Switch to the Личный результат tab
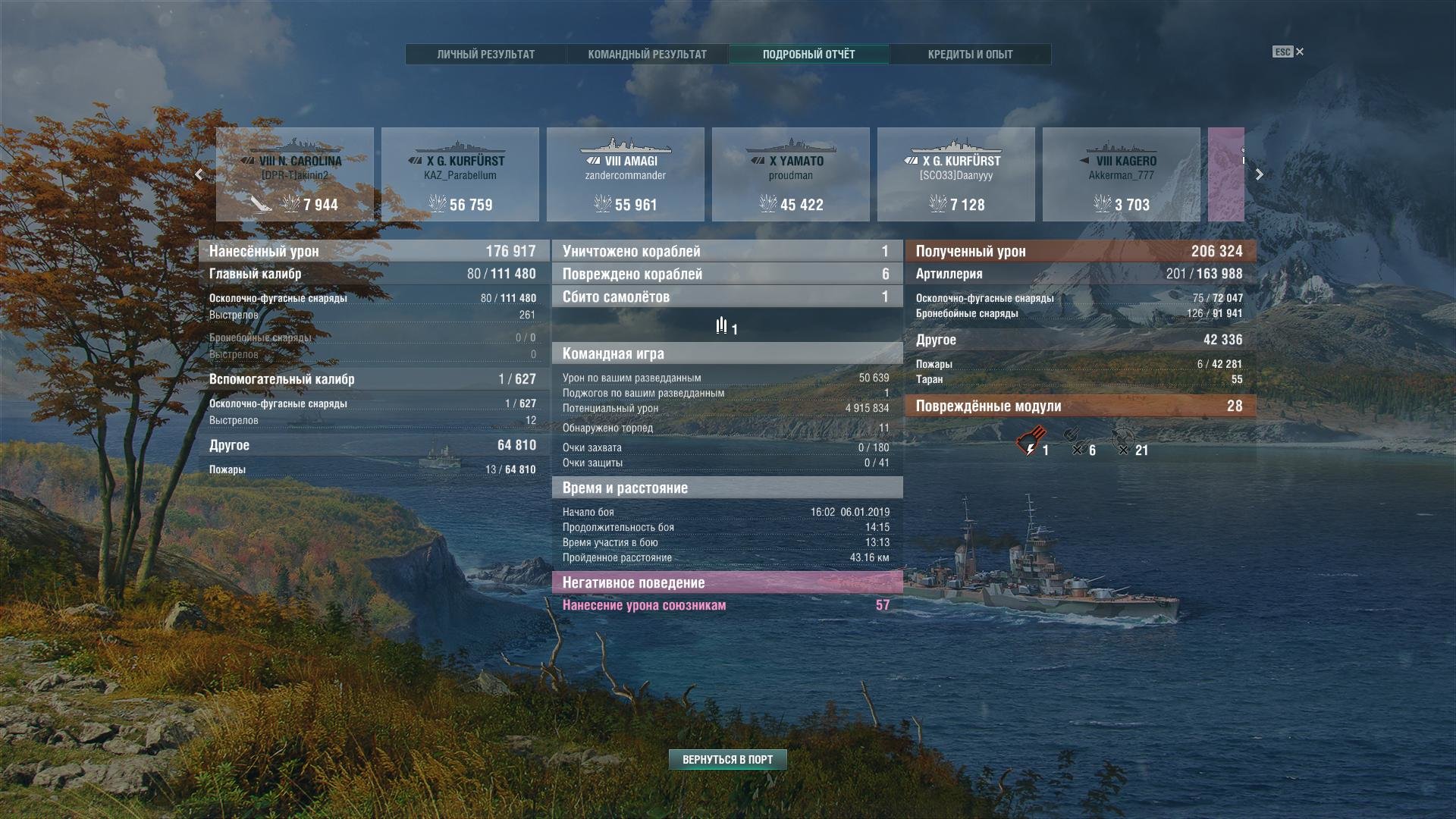 click(485, 55)
